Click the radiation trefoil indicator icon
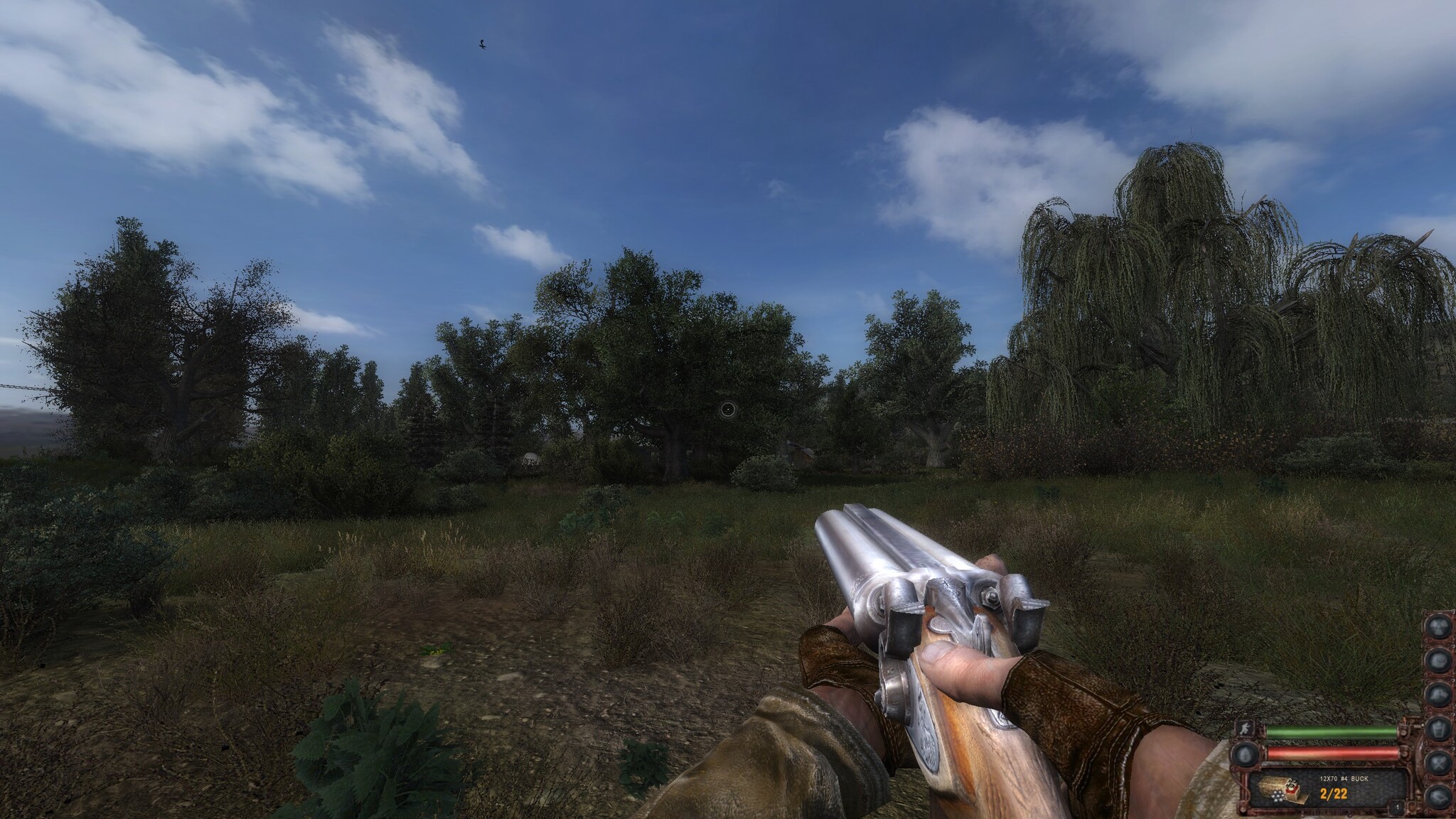The height and width of the screenshot is (819, 1456). [1440, 628]
